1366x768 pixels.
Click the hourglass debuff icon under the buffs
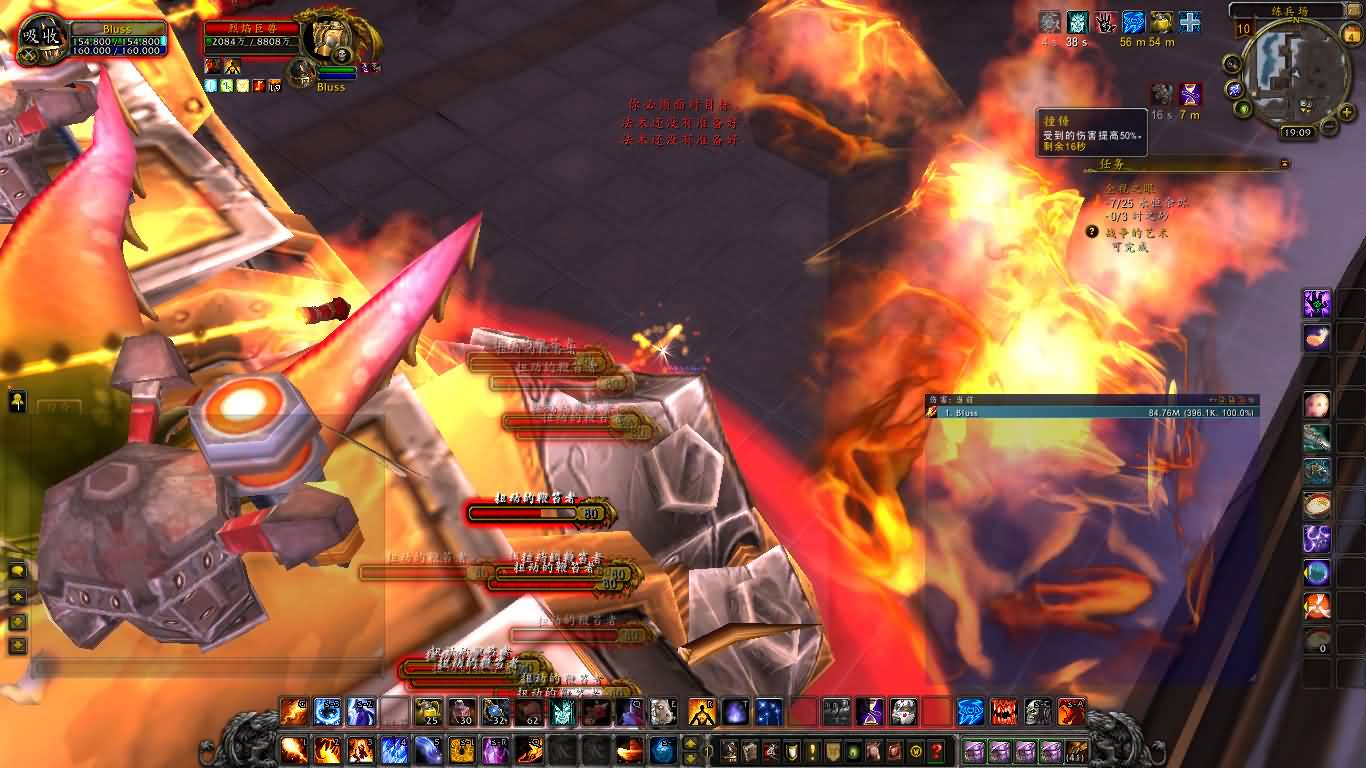[1190, 95]
